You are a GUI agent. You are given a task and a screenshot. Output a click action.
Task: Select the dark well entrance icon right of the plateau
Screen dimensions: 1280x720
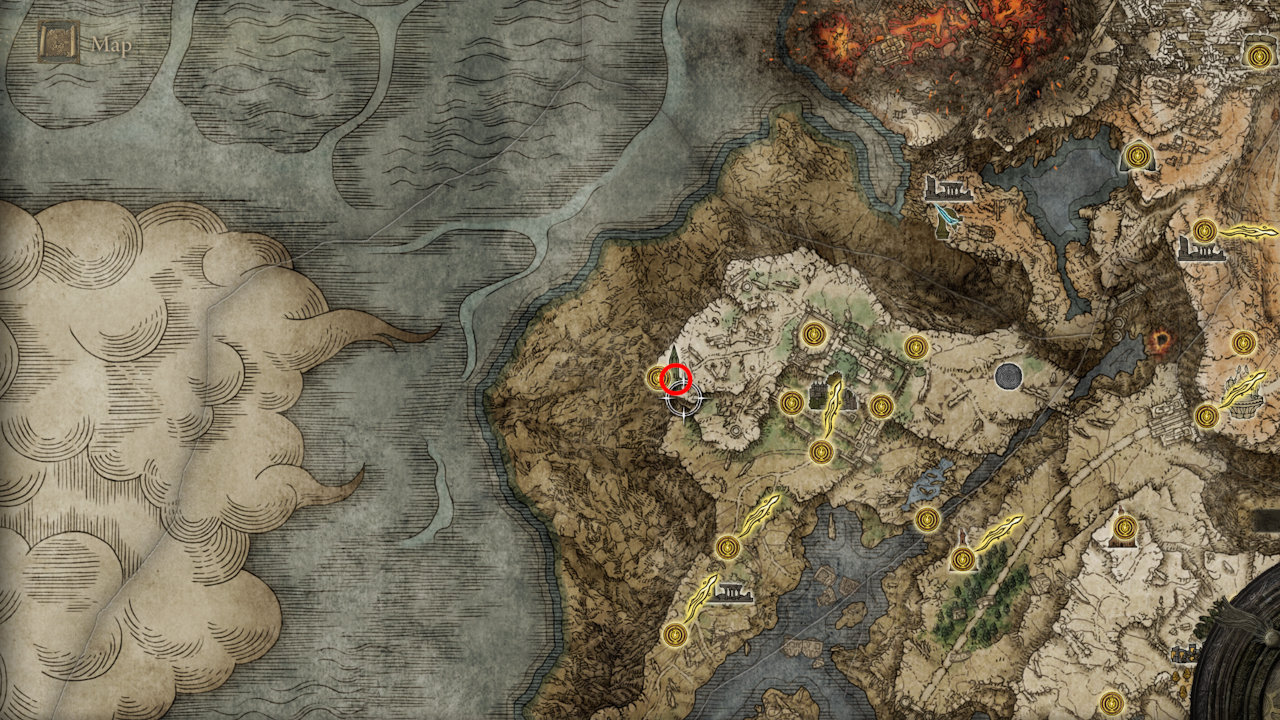coord(1009,376)
